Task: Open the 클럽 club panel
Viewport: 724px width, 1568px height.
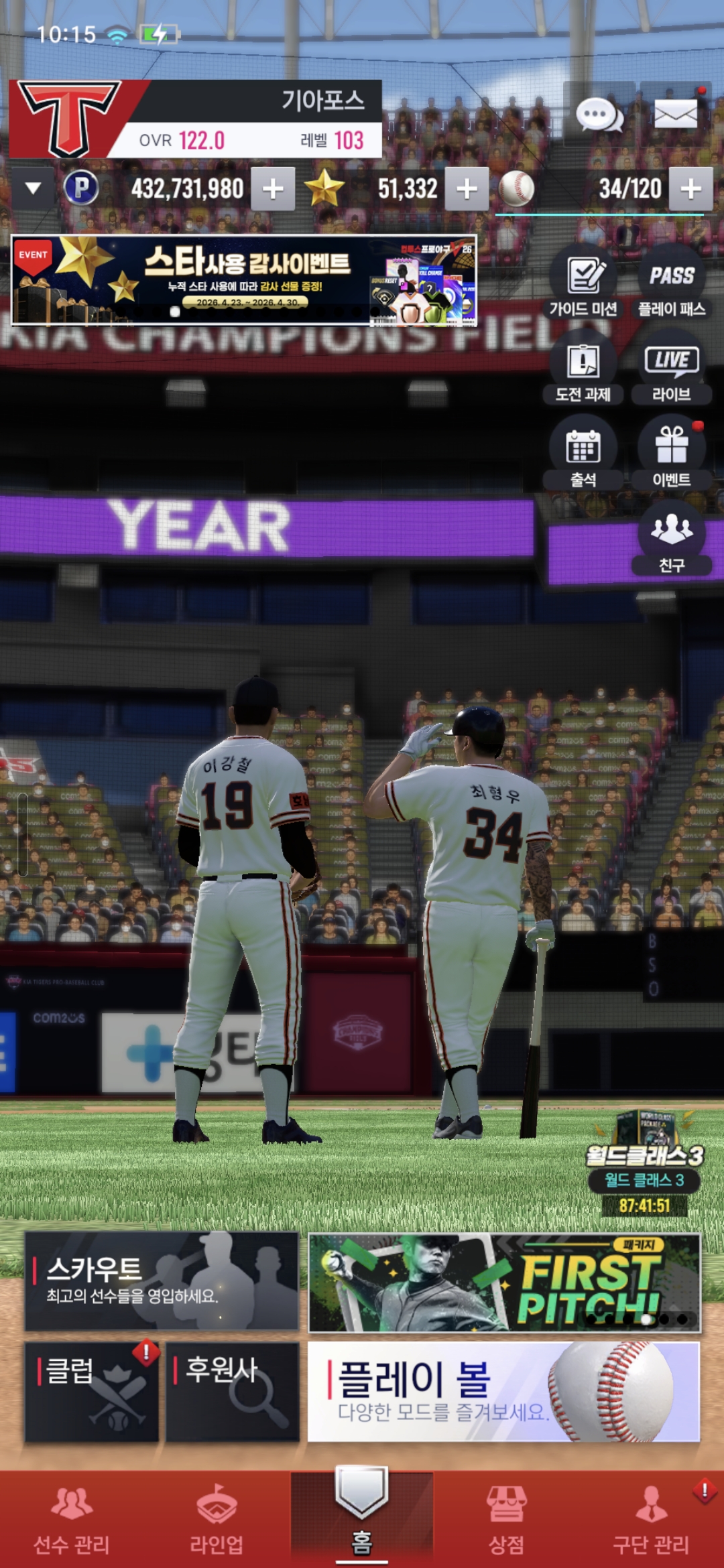Action: [x=92, y=1392]
